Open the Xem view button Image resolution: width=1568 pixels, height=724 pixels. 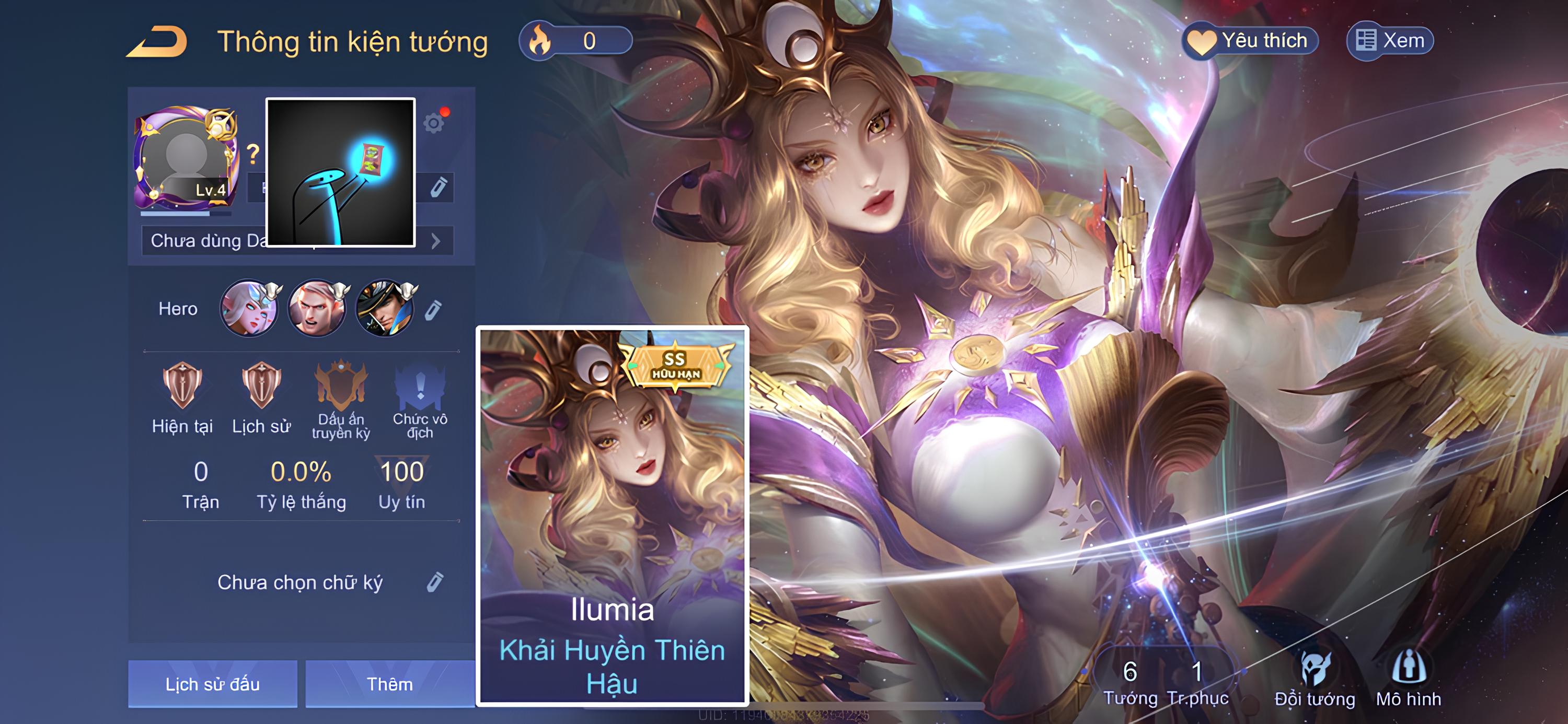1390,41
